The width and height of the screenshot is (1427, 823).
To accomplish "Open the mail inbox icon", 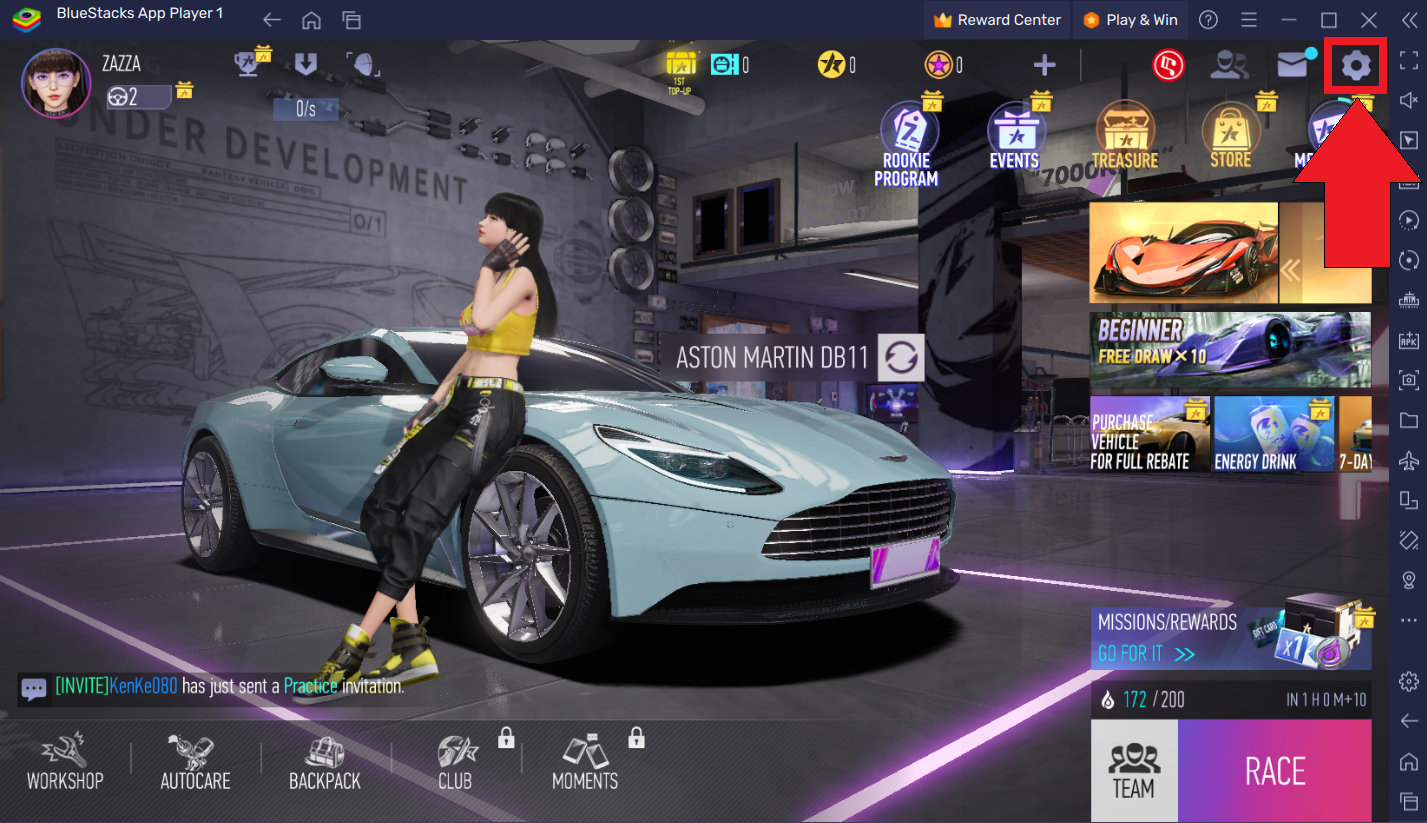I will (1292, 64).
